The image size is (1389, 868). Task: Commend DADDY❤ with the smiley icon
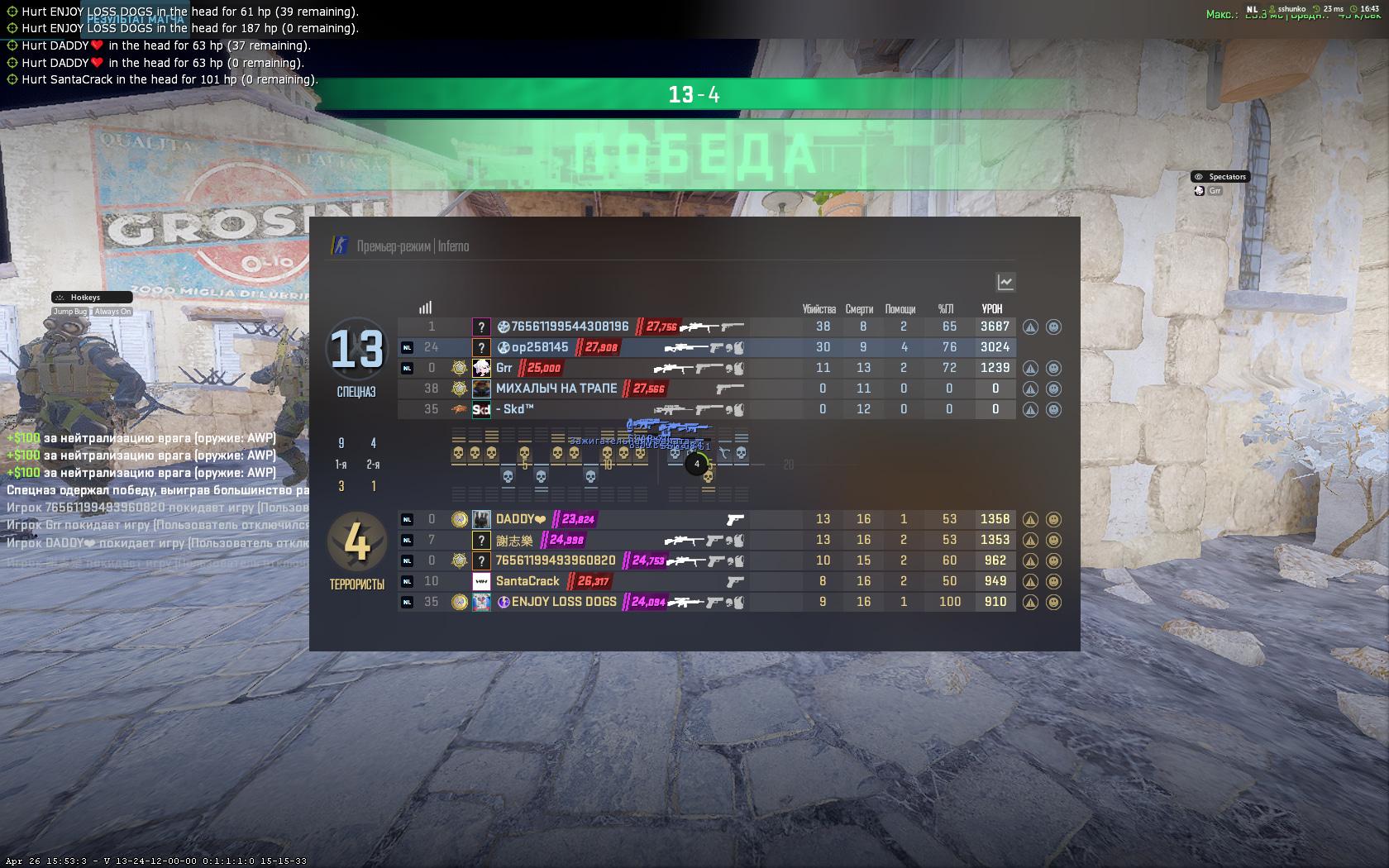[x=1052, y=519]
